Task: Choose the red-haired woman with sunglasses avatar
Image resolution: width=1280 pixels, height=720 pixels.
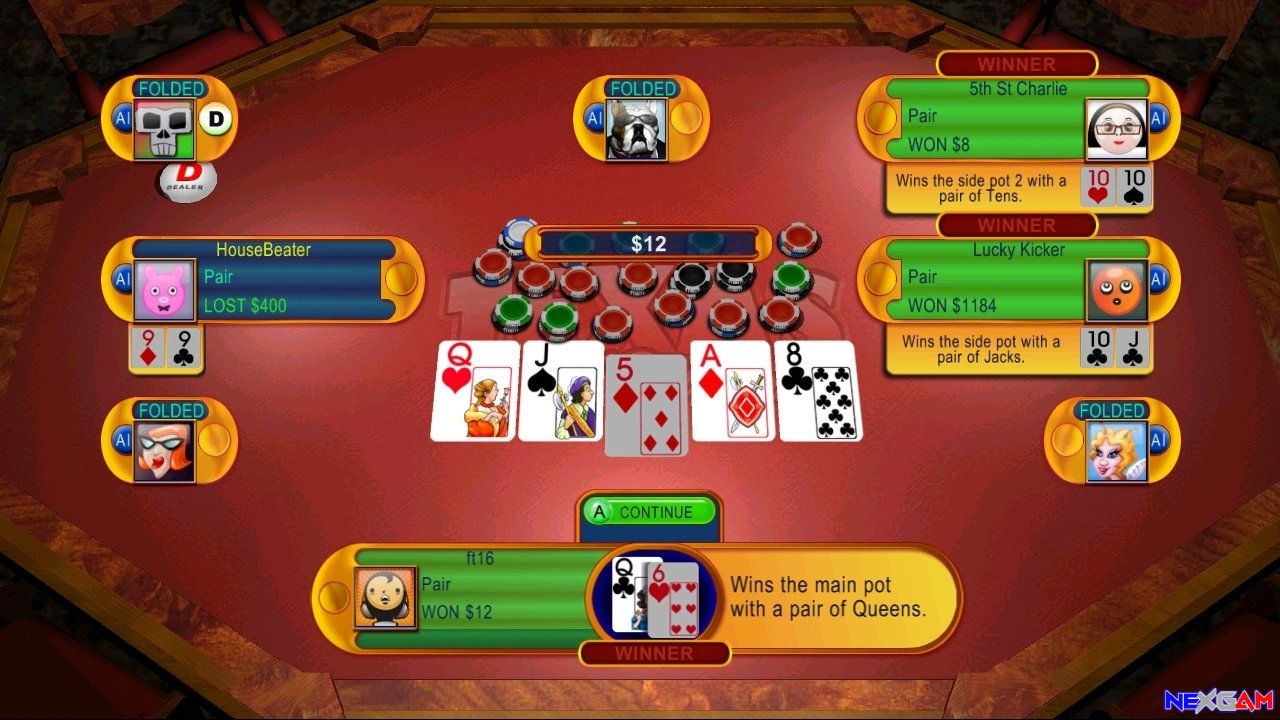Action: coord(164,451)
